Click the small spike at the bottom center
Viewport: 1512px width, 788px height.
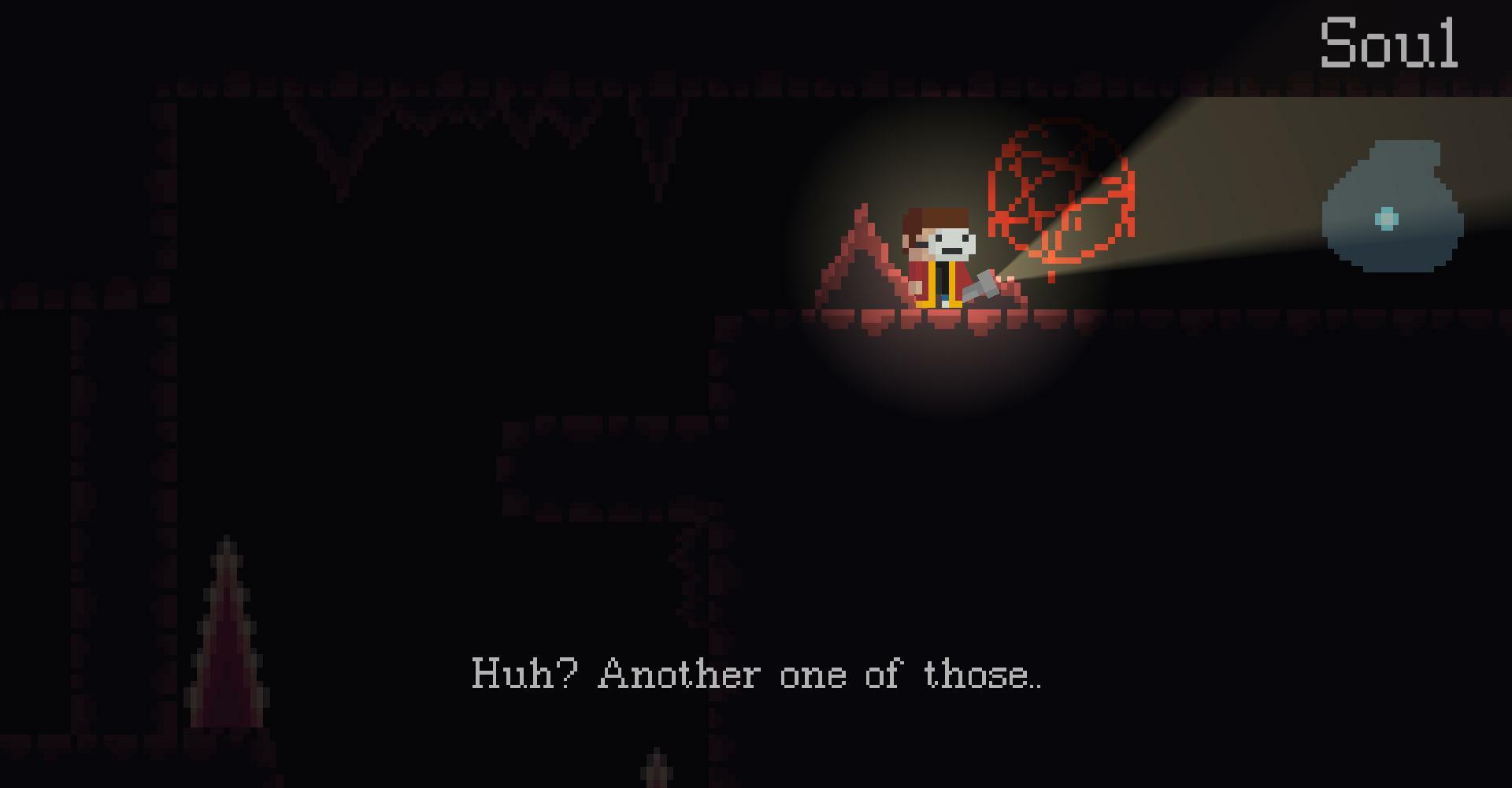(x=656, y=768)
